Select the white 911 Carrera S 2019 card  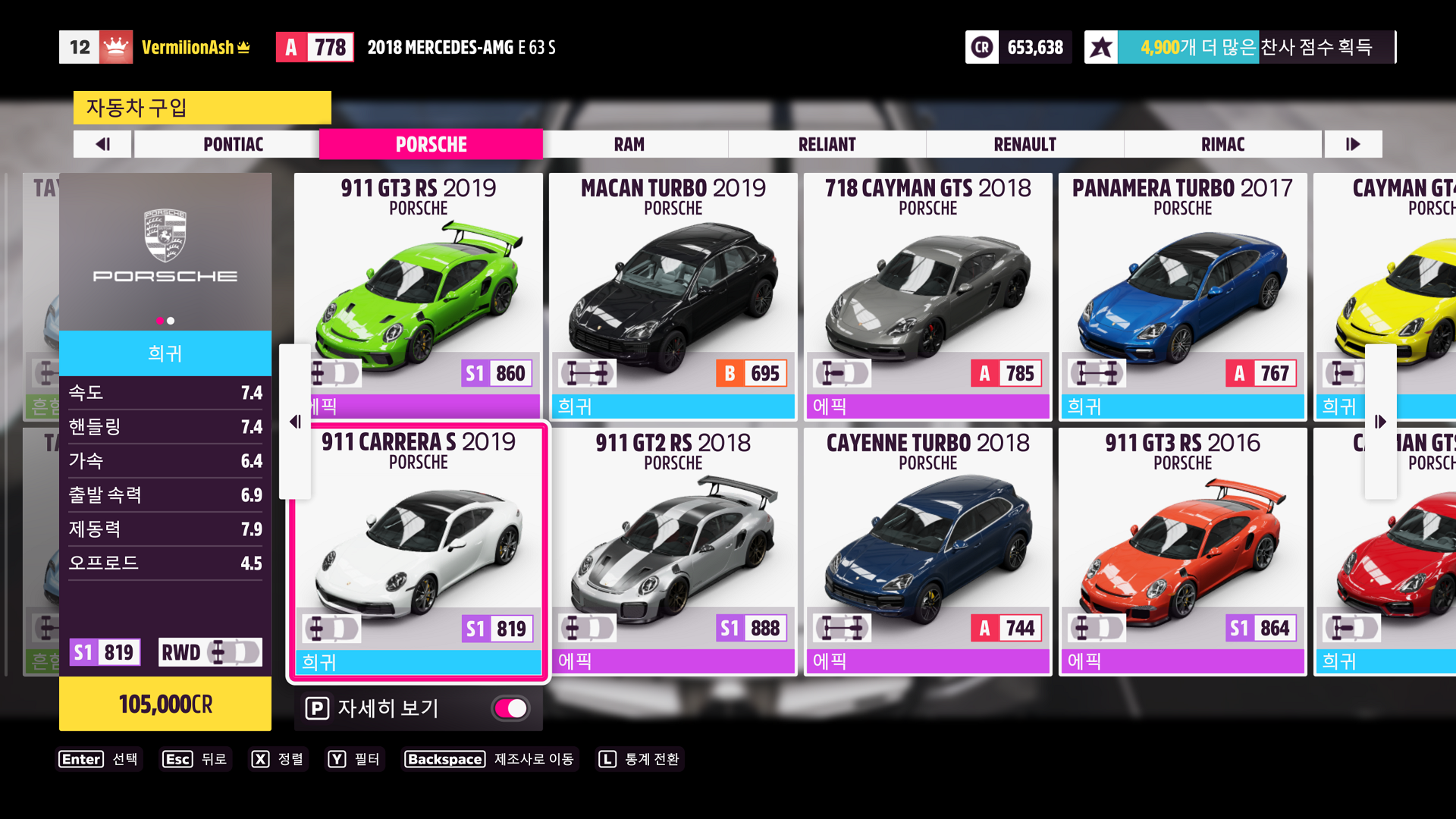[x=419, y=551]
